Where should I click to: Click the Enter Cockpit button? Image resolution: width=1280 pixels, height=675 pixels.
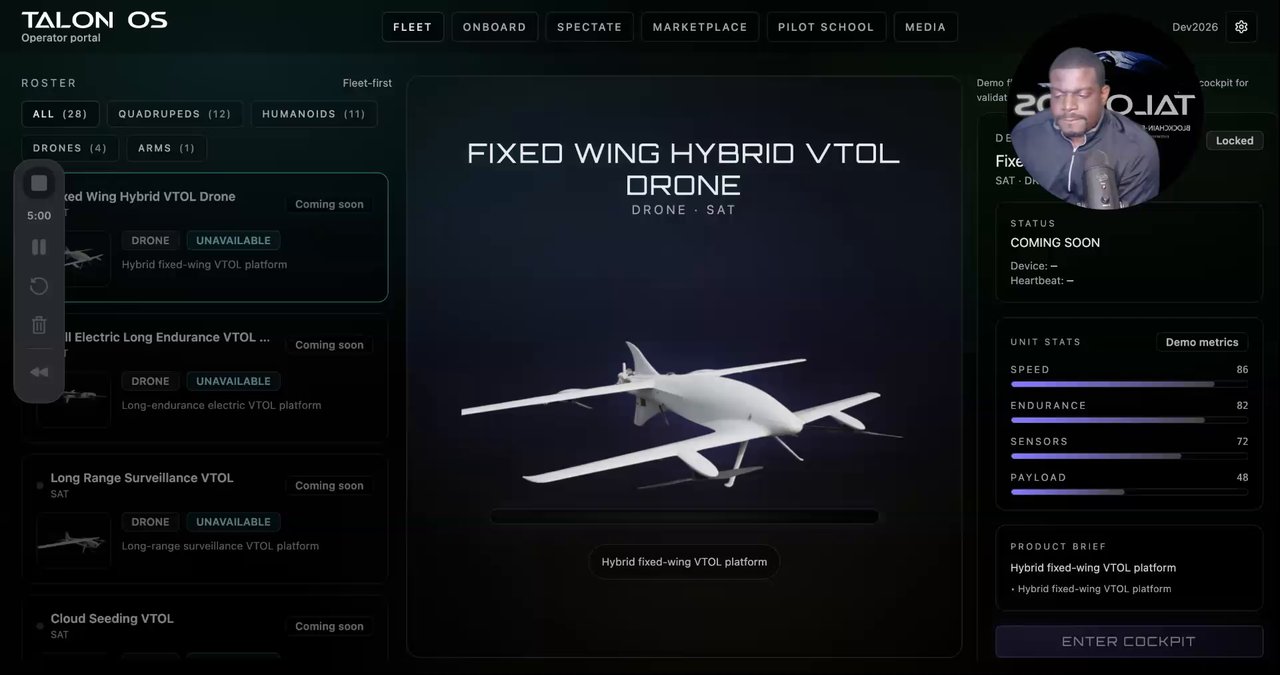click(x=1128, y=641)
